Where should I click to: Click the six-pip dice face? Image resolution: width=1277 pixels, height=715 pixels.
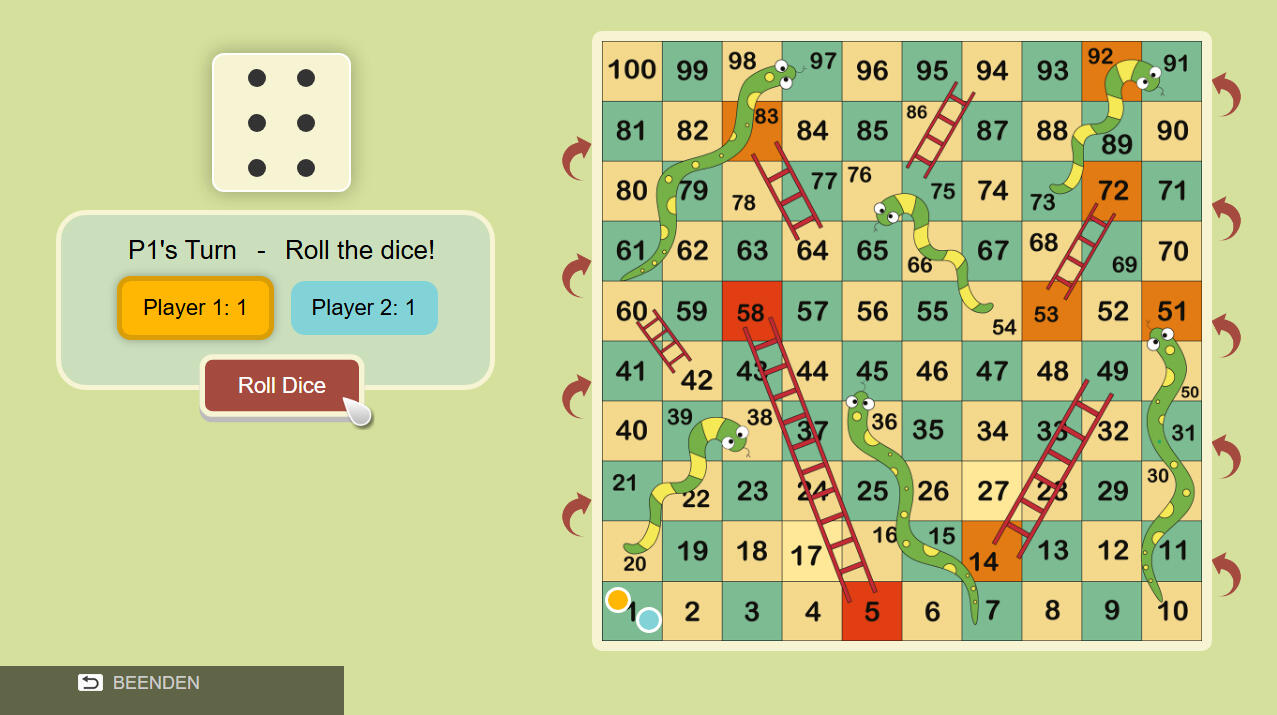point(281,122)
